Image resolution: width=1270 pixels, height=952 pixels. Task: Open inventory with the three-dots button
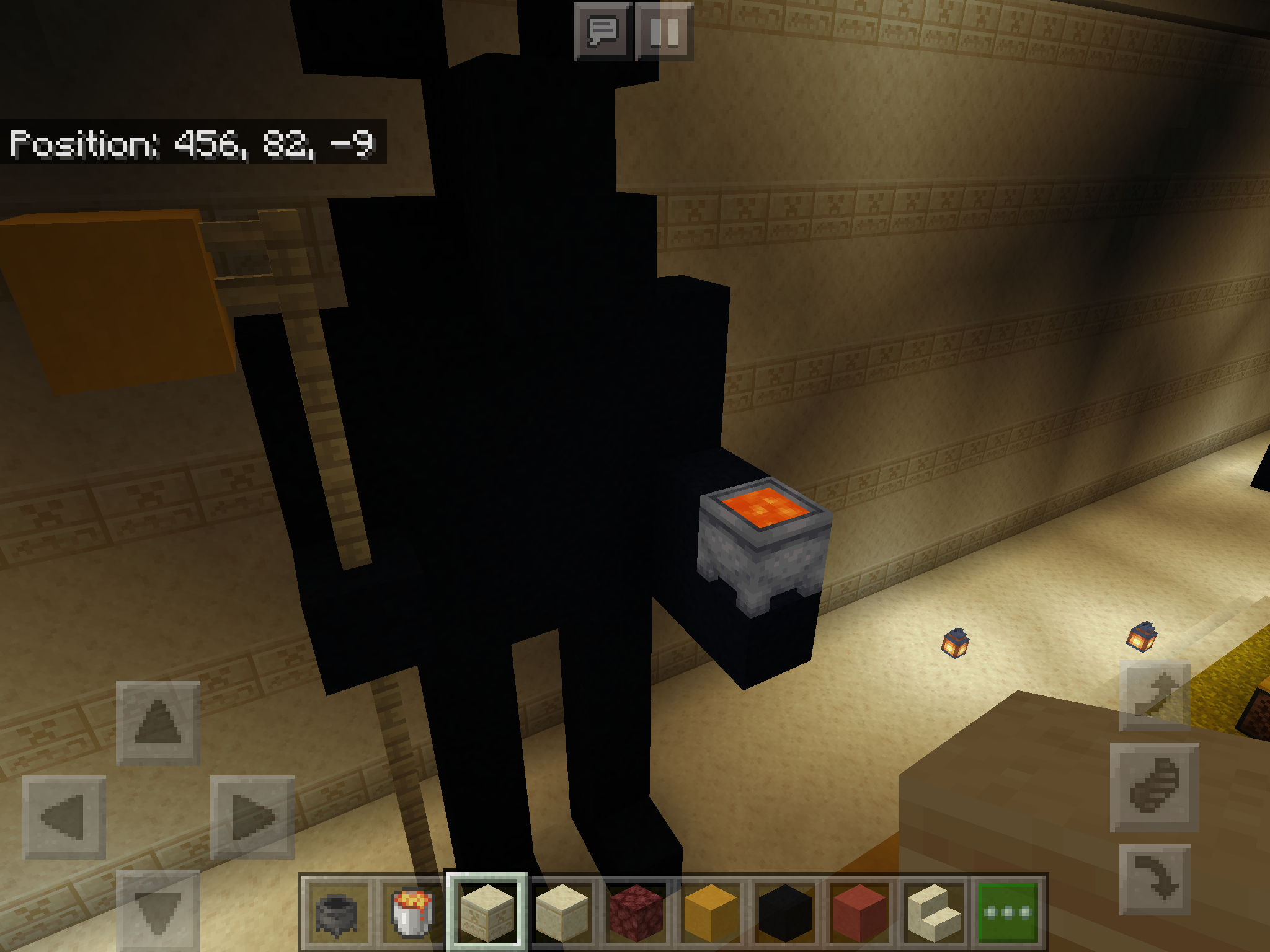tap(1008, 912)
